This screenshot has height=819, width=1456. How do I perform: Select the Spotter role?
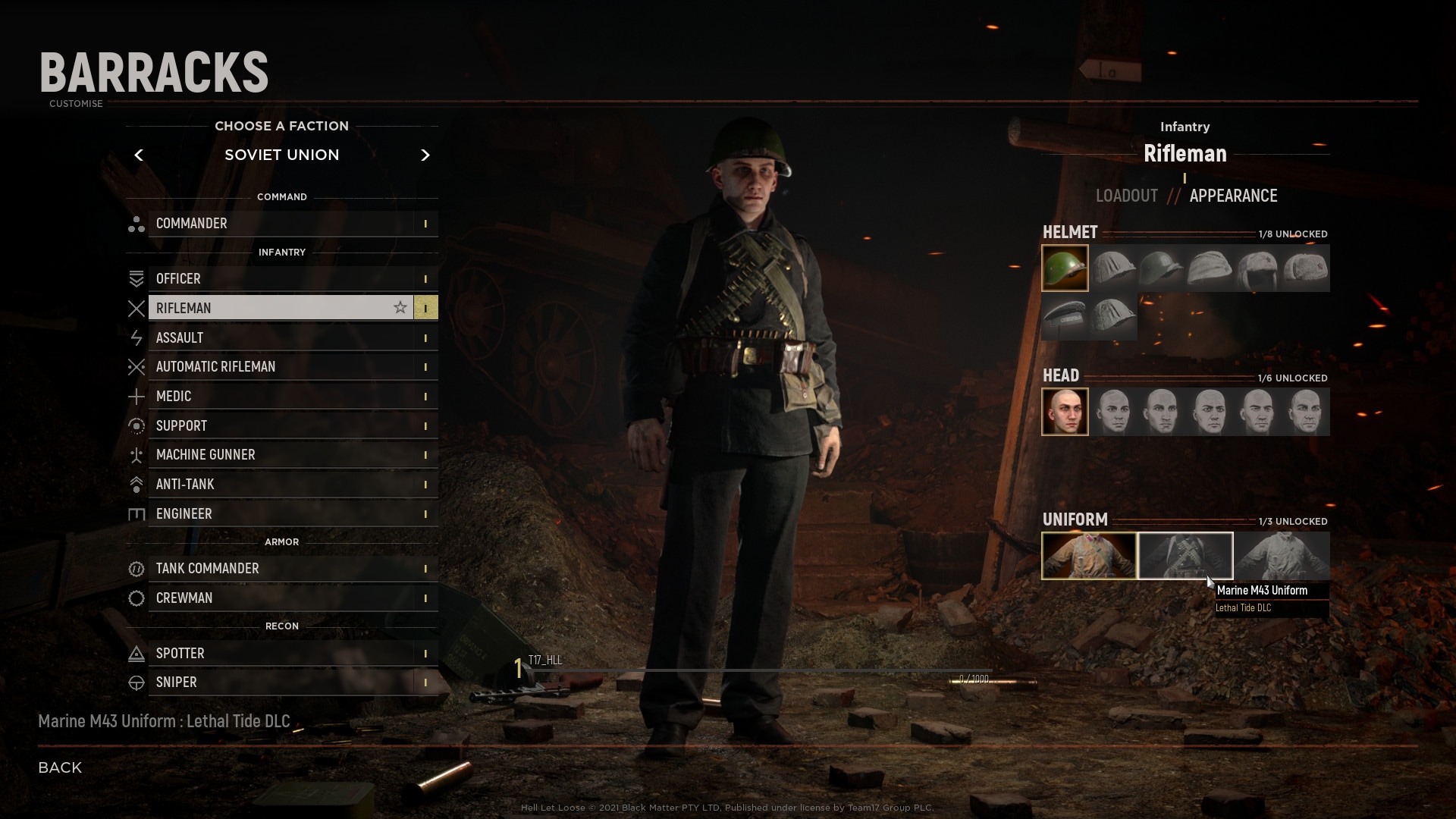click(x=282, y=654)
